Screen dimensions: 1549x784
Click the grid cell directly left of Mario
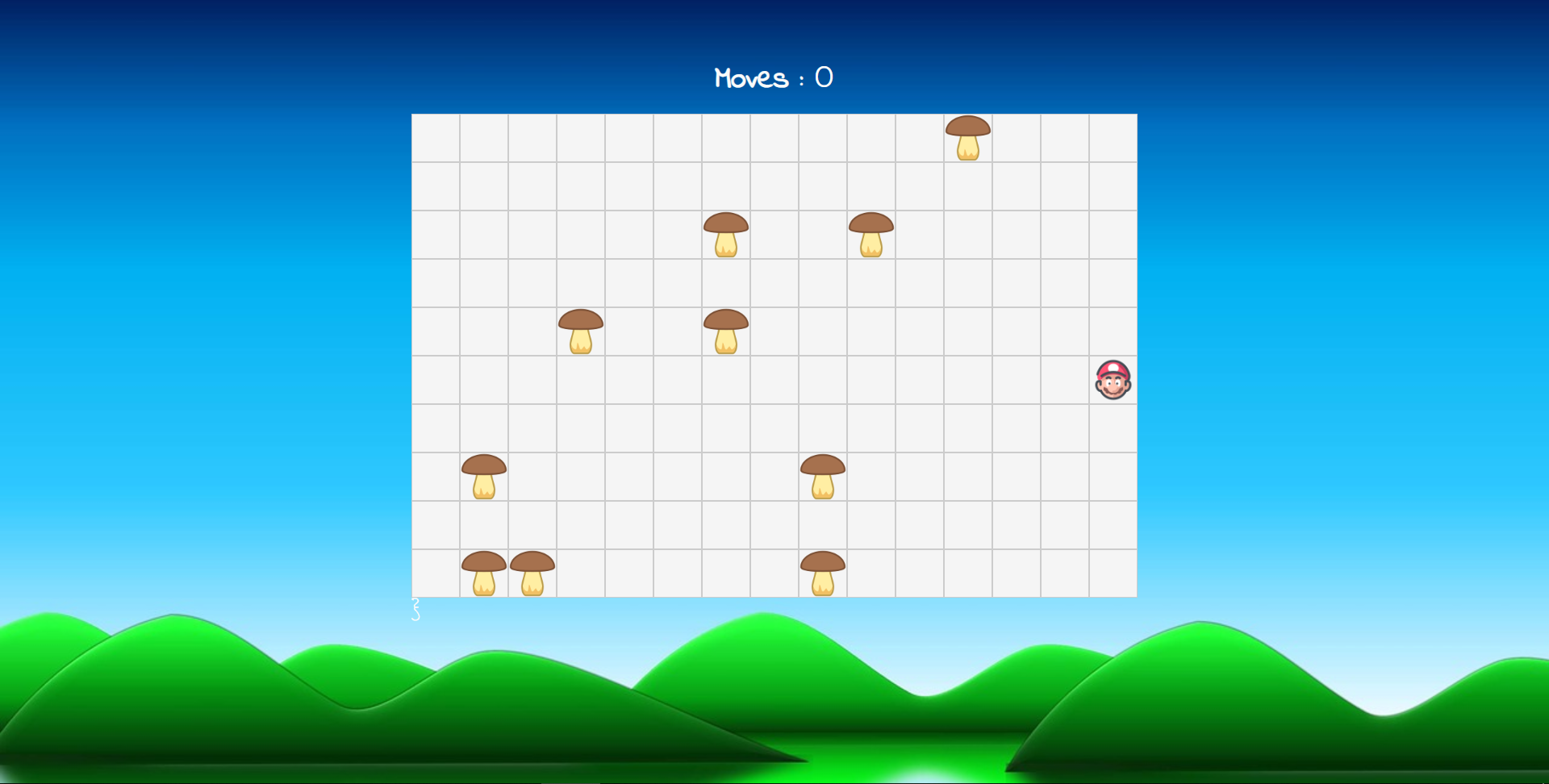coord(1065,379)
